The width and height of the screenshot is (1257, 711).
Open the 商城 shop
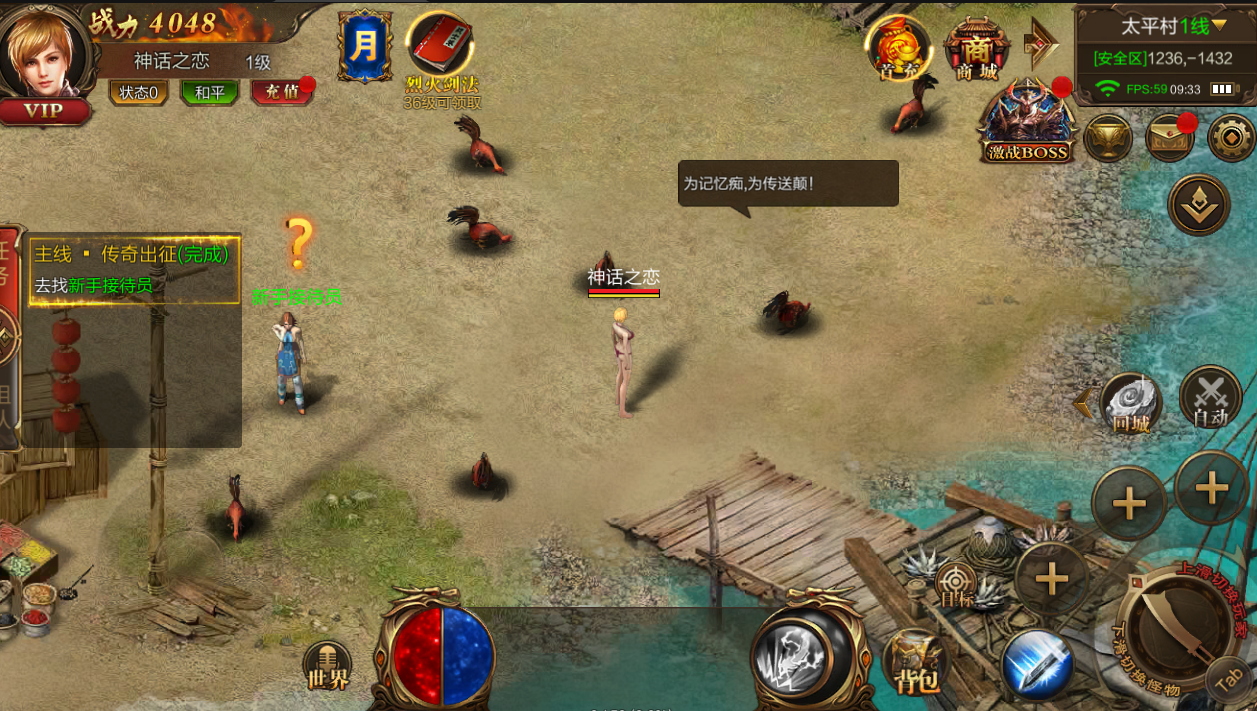tap(976, 49)
